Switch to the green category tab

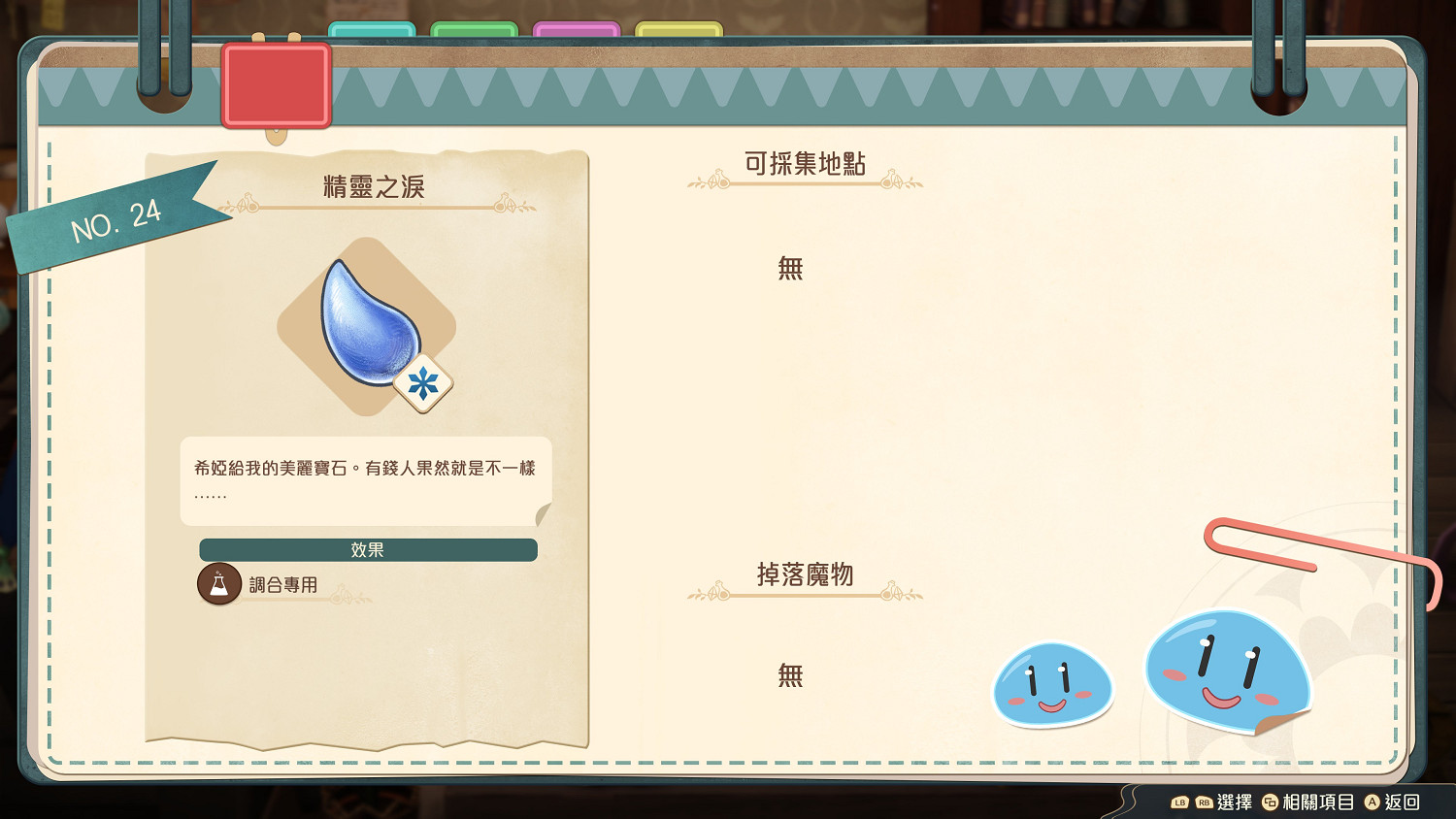click(x=476, y=27)
